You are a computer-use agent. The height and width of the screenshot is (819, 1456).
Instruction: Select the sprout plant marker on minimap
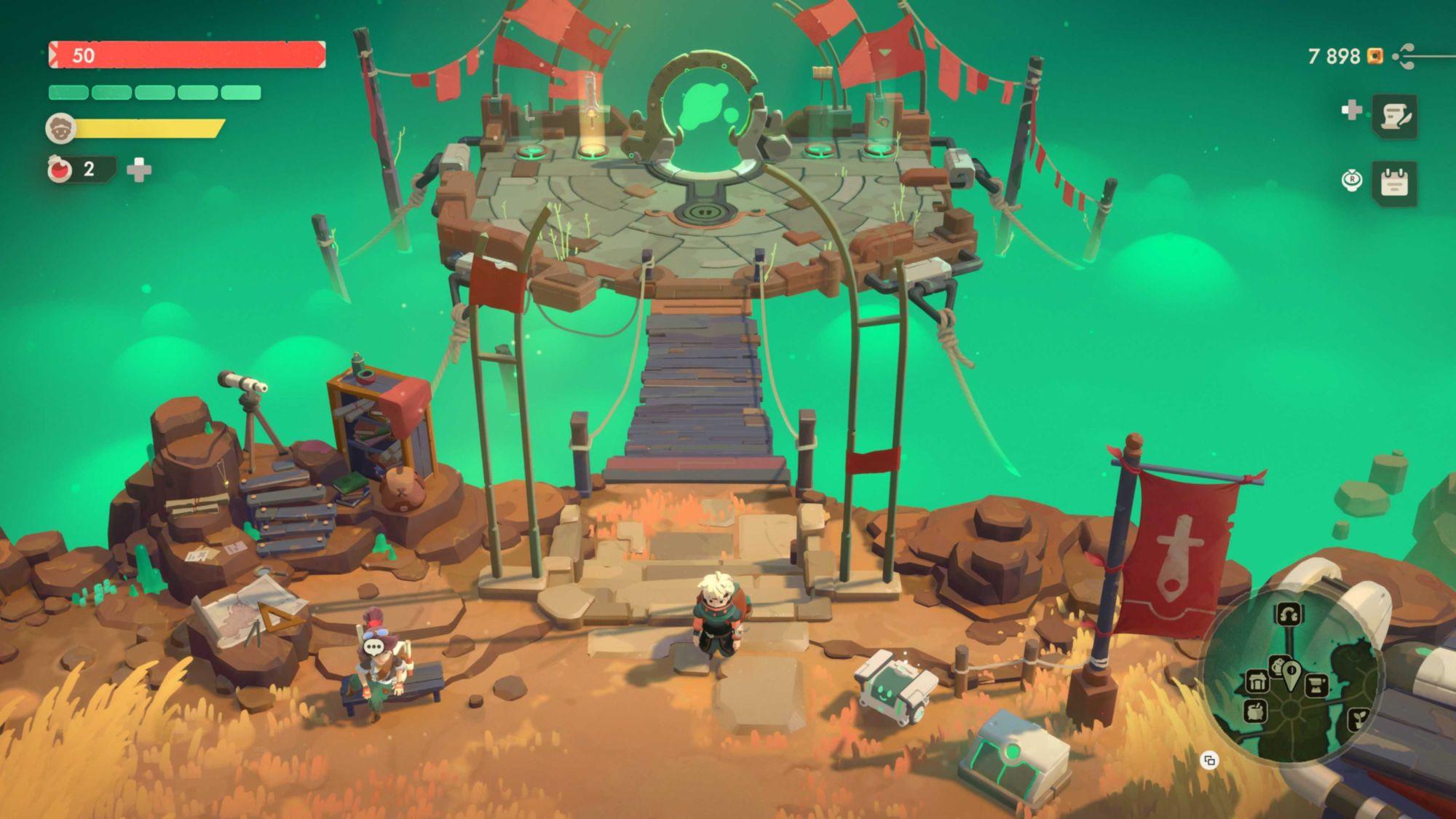[1358, 719]
